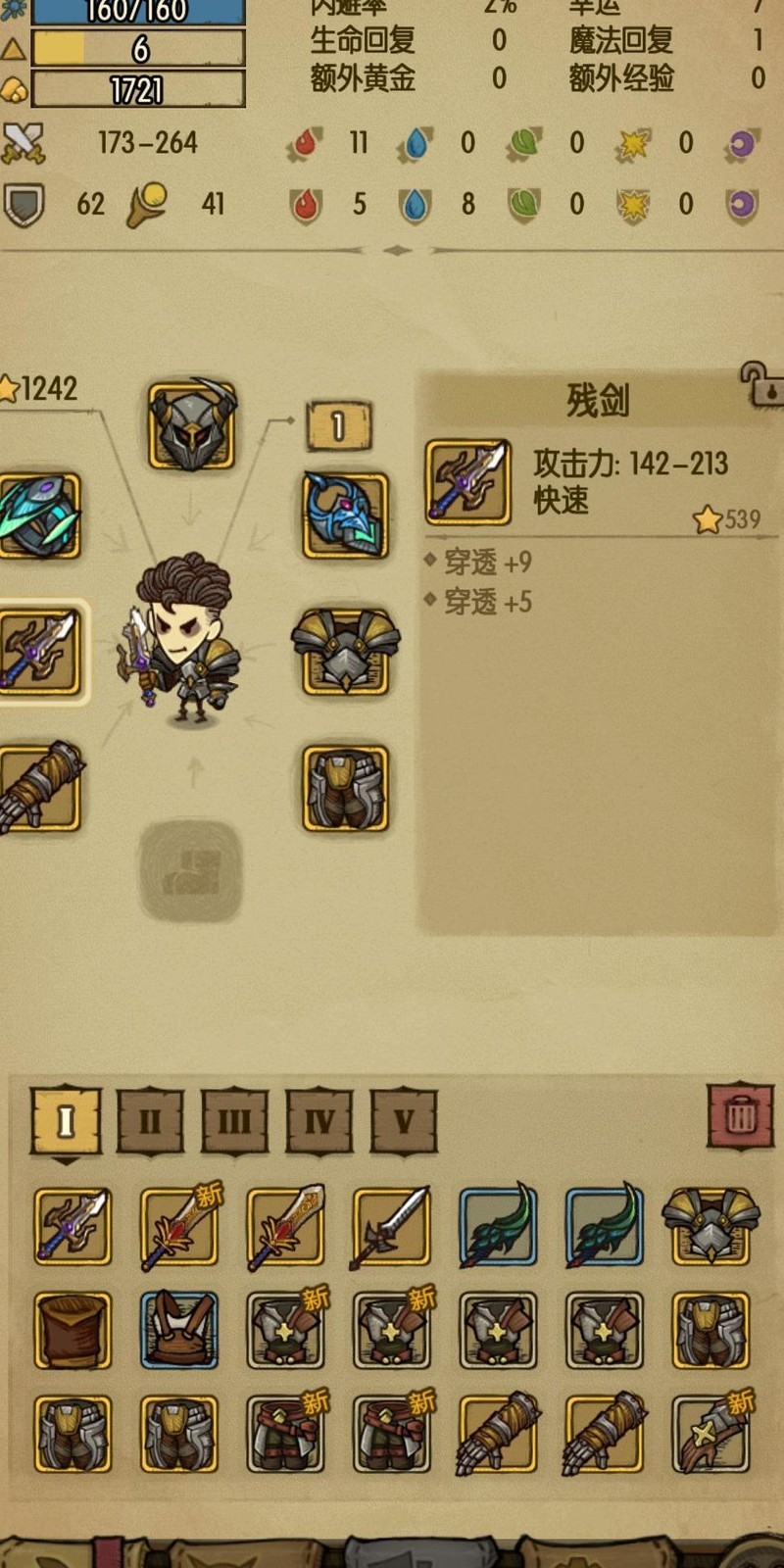Switch to inventory tab V

(x=404, y=1120)
